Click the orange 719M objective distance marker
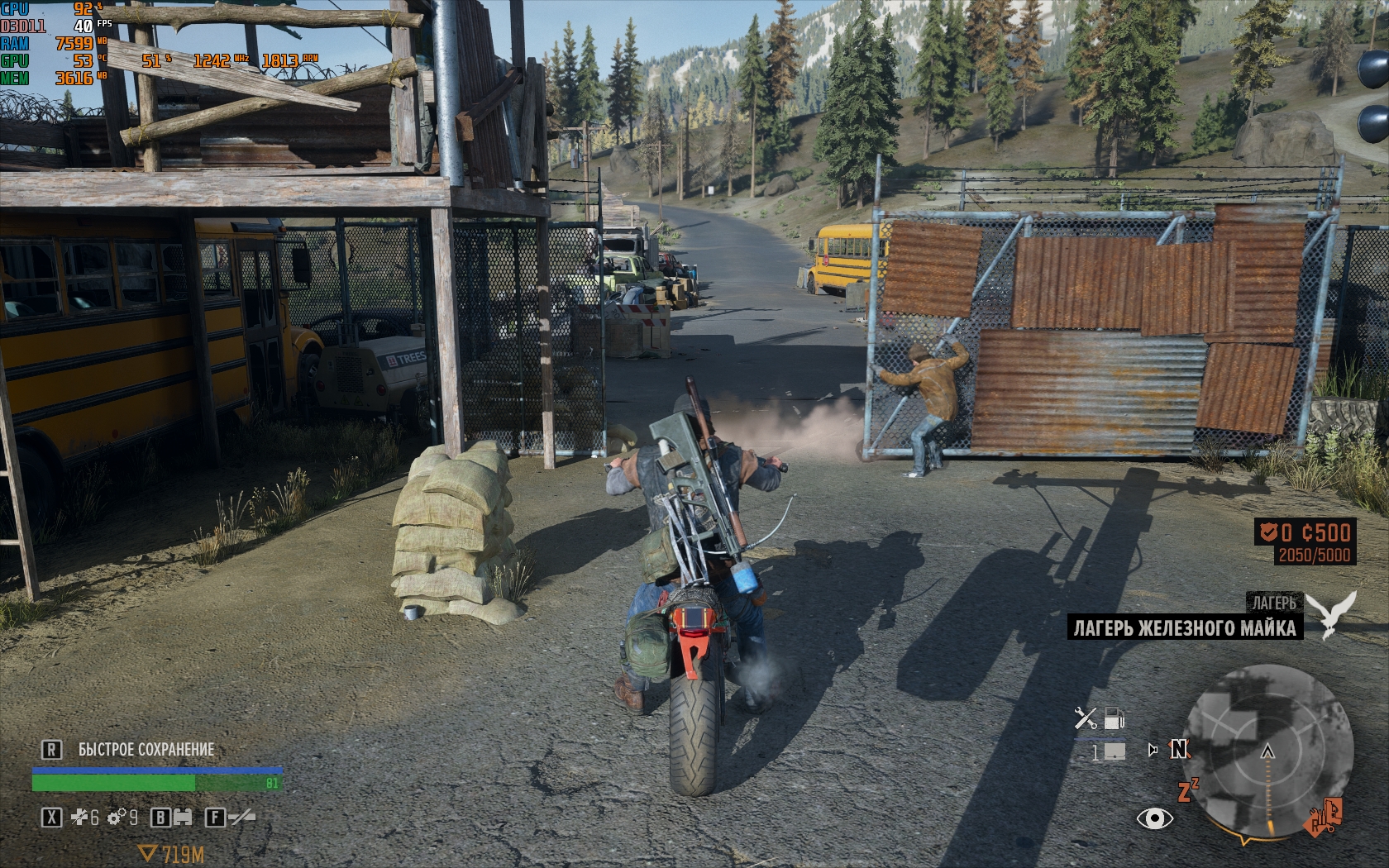1389x868 pixels. 172,854
